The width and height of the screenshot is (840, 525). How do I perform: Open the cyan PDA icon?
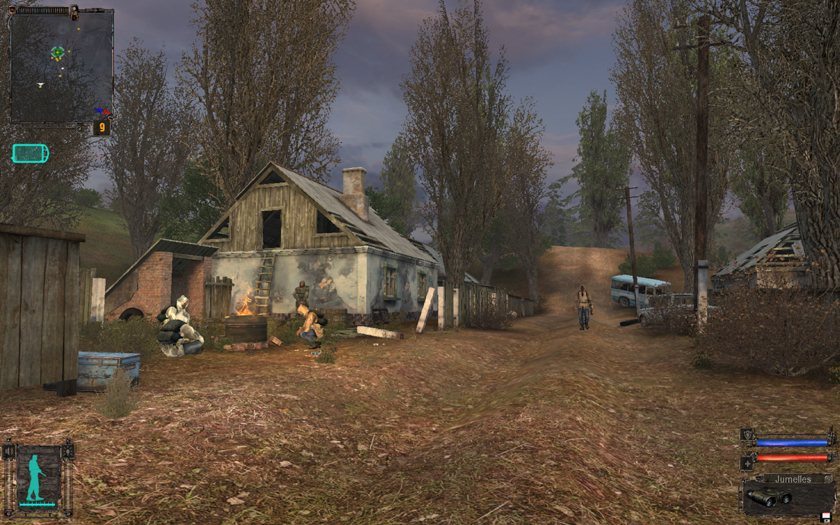pos(30,153)
